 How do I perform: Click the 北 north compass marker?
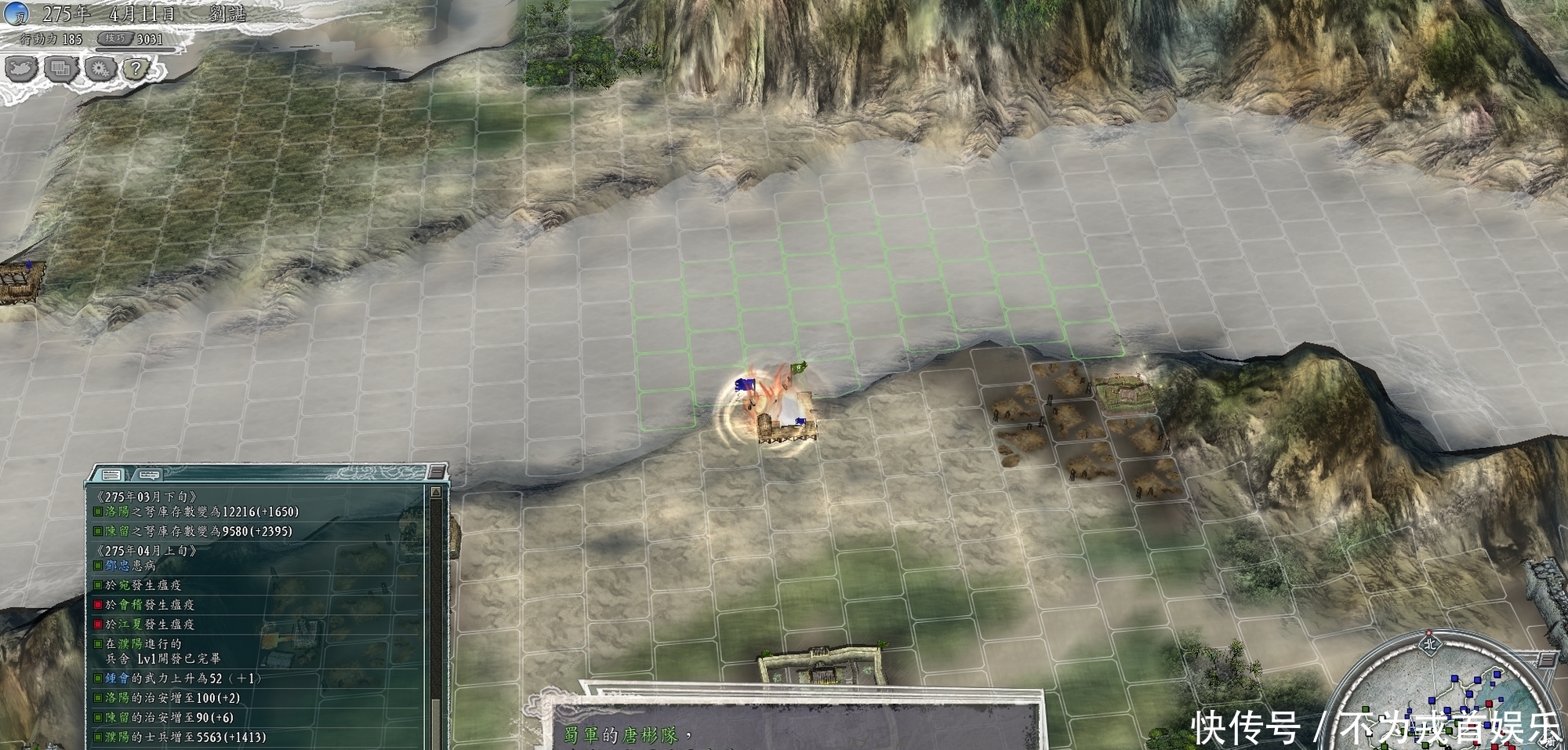1429,644
